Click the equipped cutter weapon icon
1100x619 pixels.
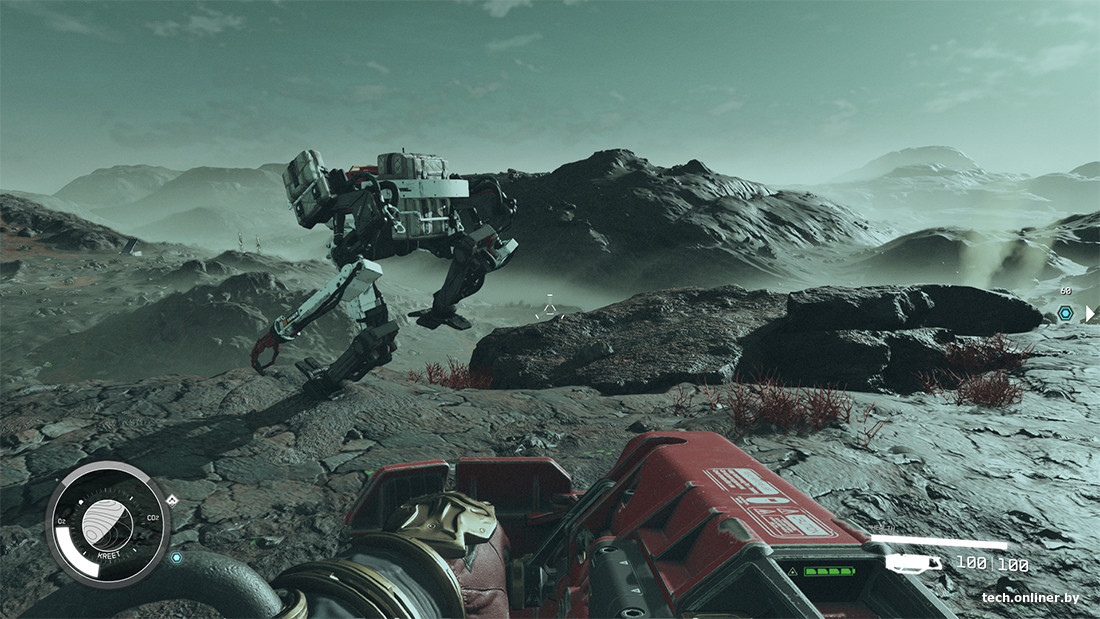pyautogui.click(x=912, y=564)
